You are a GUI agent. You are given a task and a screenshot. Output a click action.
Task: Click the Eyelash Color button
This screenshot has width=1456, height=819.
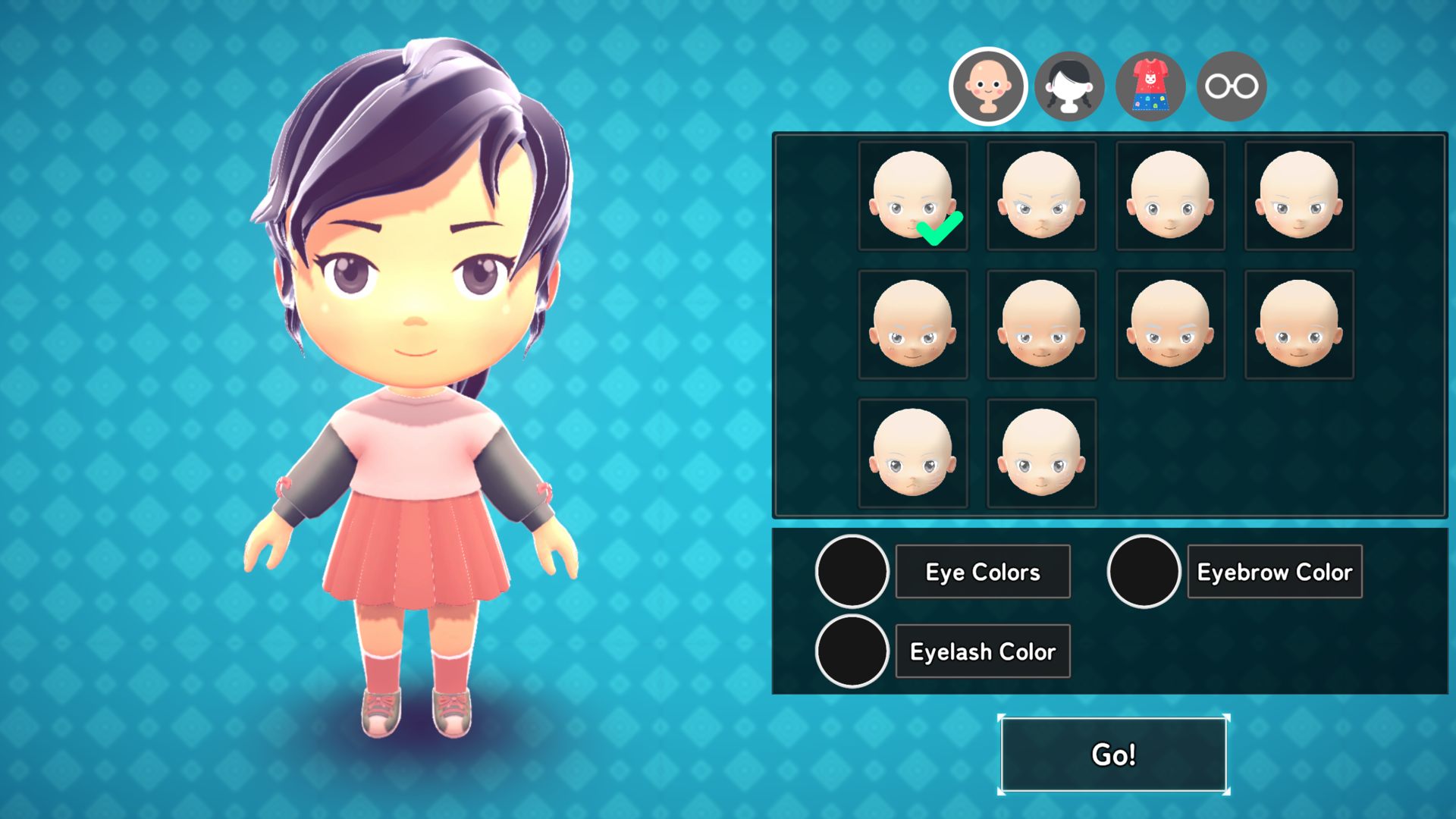(x=983, y=651)
